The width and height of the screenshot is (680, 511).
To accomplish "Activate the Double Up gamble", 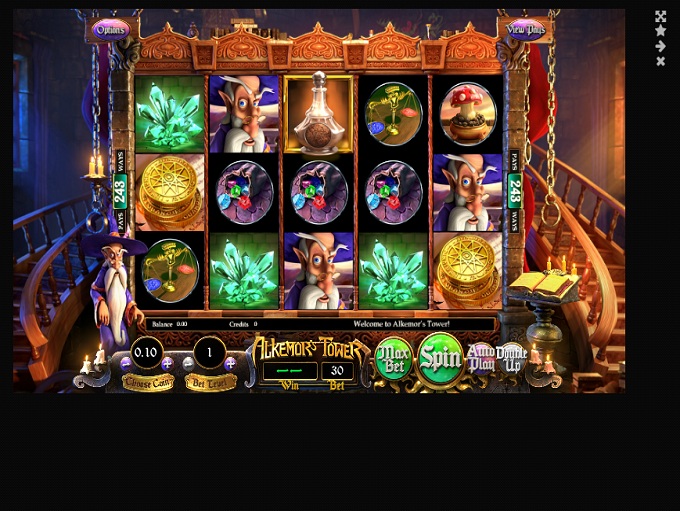I will tap(511, 357).
